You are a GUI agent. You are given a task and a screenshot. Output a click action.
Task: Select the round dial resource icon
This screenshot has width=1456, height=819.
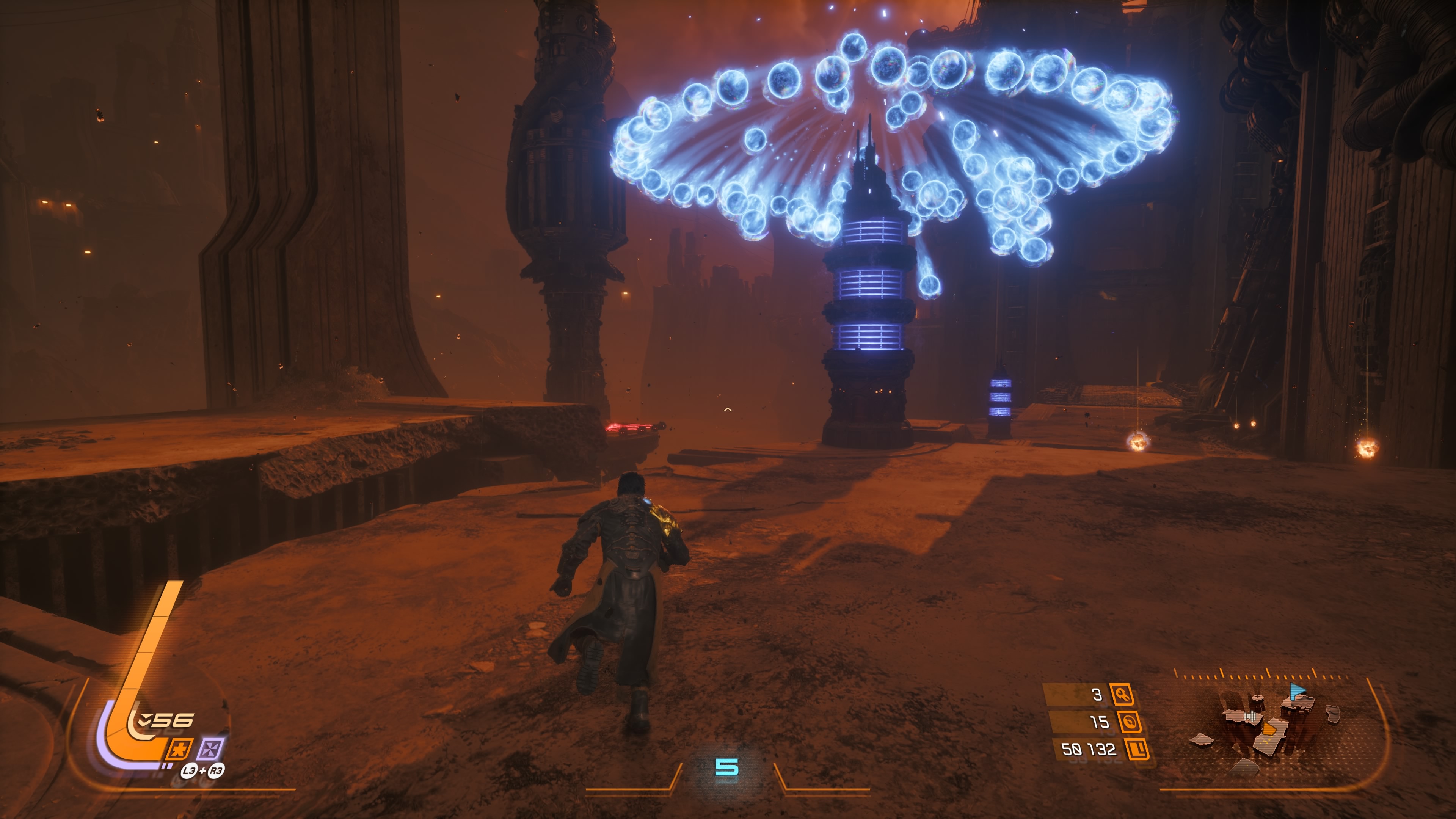coord(1129,722)
